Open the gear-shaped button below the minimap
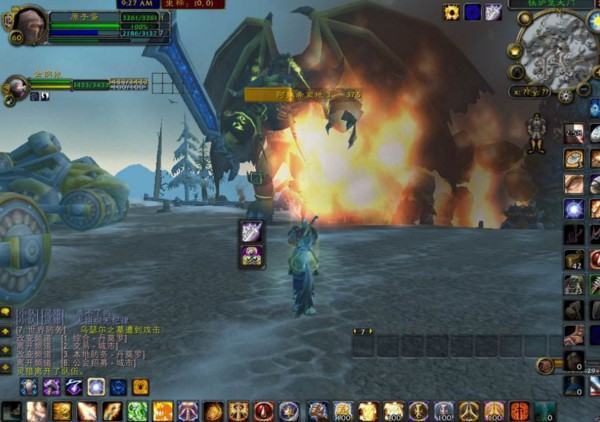This screenshot has width=600, height=422. (566, 96)
